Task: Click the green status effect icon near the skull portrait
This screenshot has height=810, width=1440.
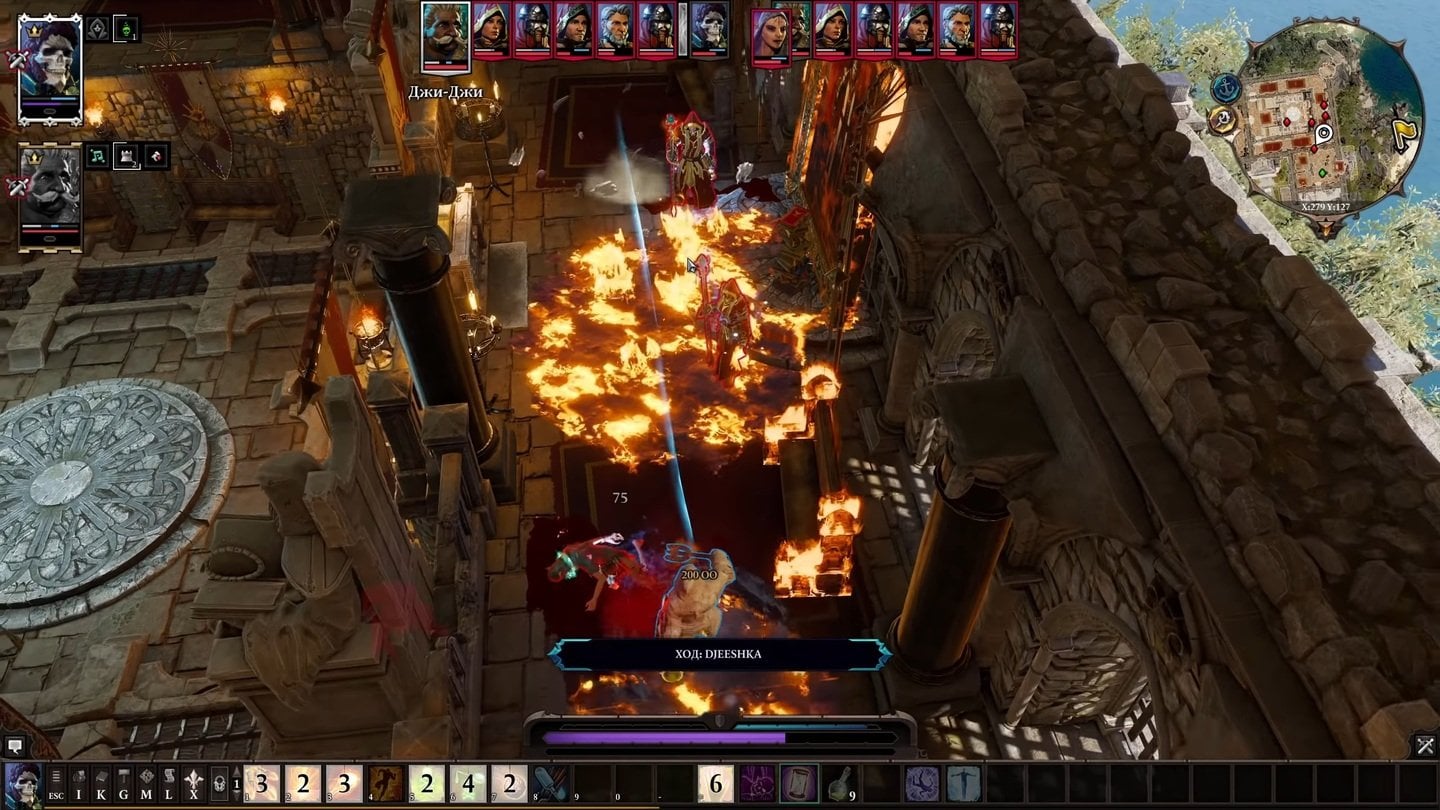Action: tap(126, 30)
